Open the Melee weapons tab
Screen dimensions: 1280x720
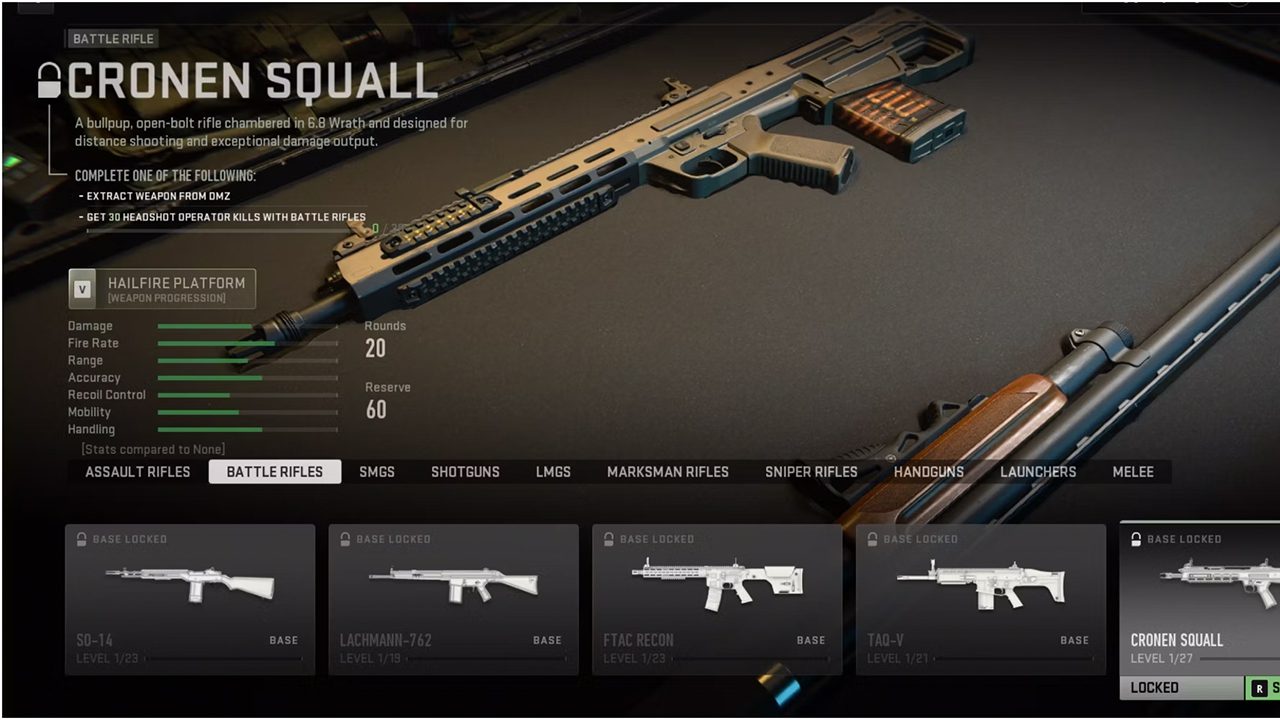(1133, 472)
